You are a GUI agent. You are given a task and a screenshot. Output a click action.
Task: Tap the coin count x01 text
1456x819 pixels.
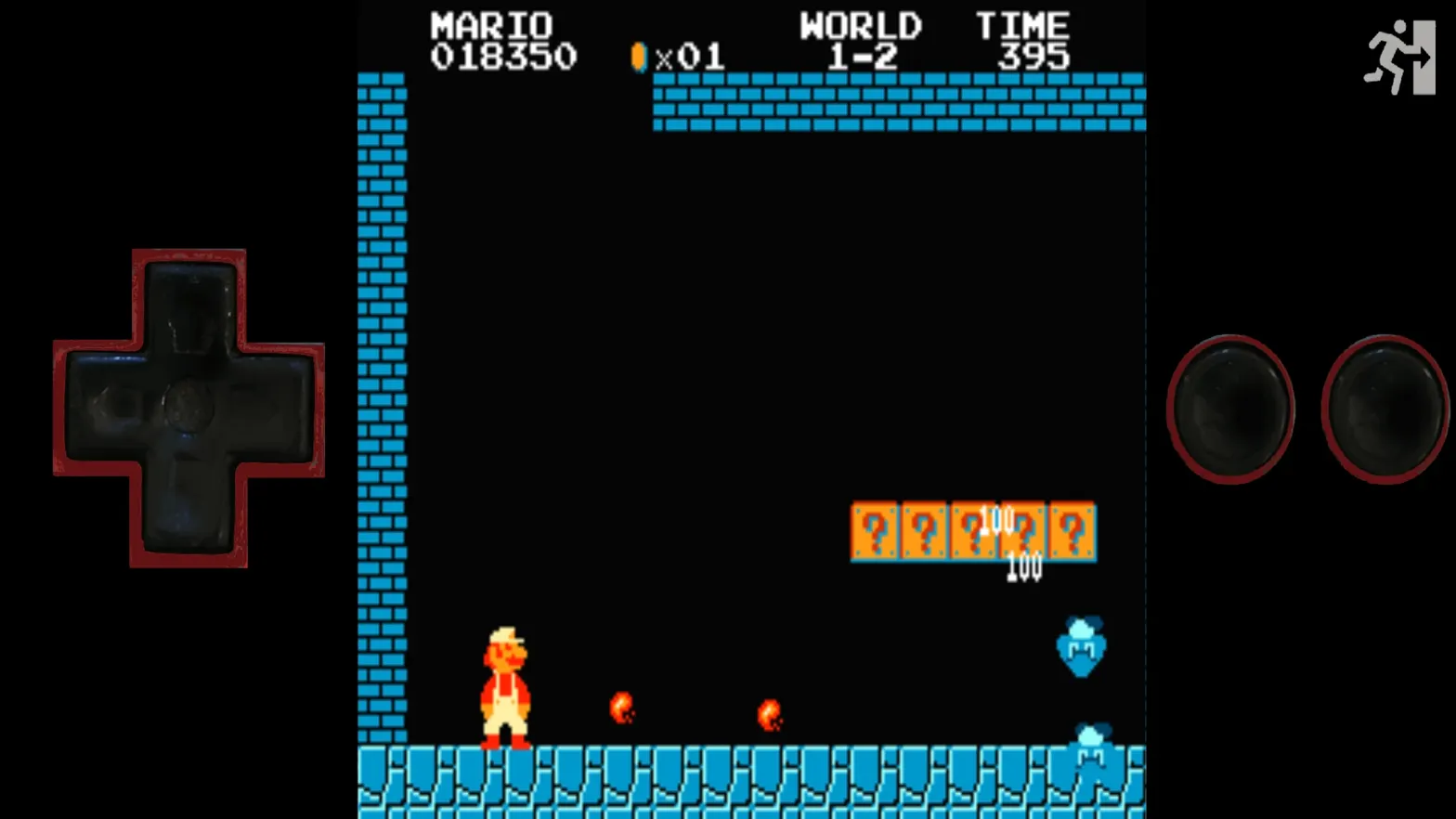pos(692,58)
